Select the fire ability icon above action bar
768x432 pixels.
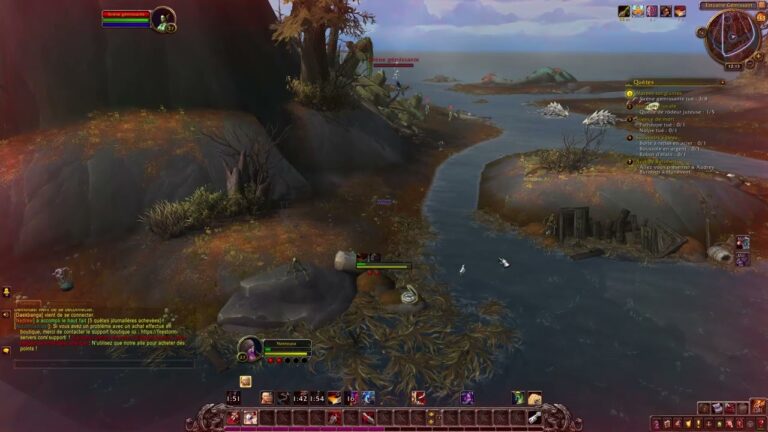(334, 398)
